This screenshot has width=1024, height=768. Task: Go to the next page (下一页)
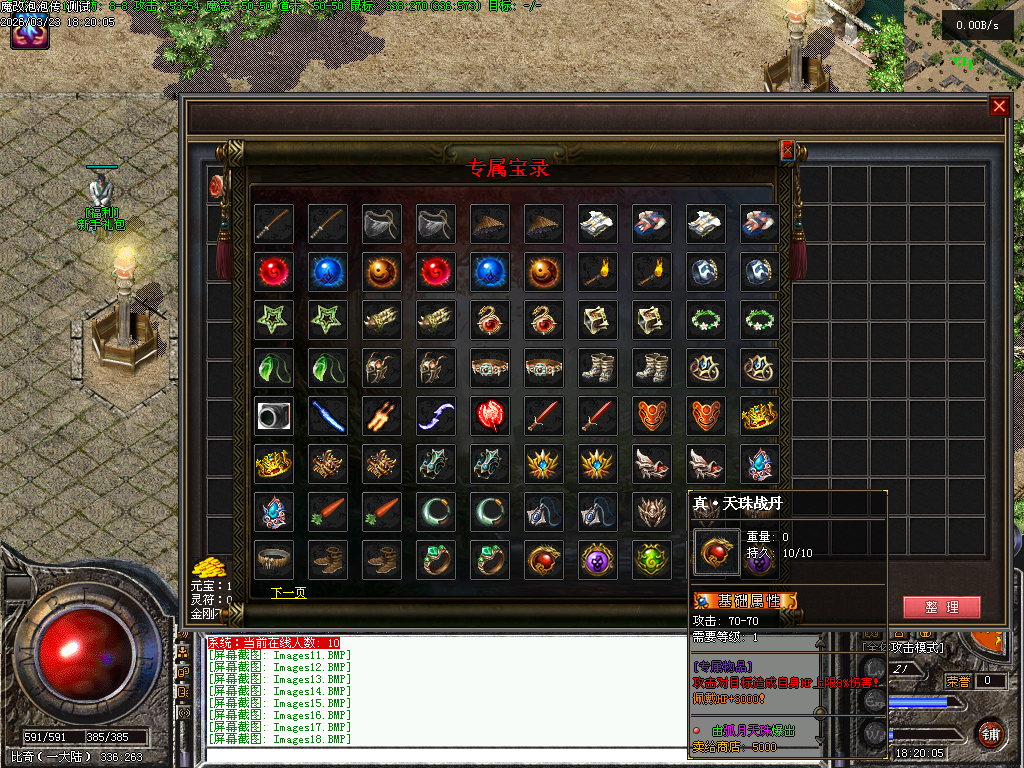click(x=288, y=593)
